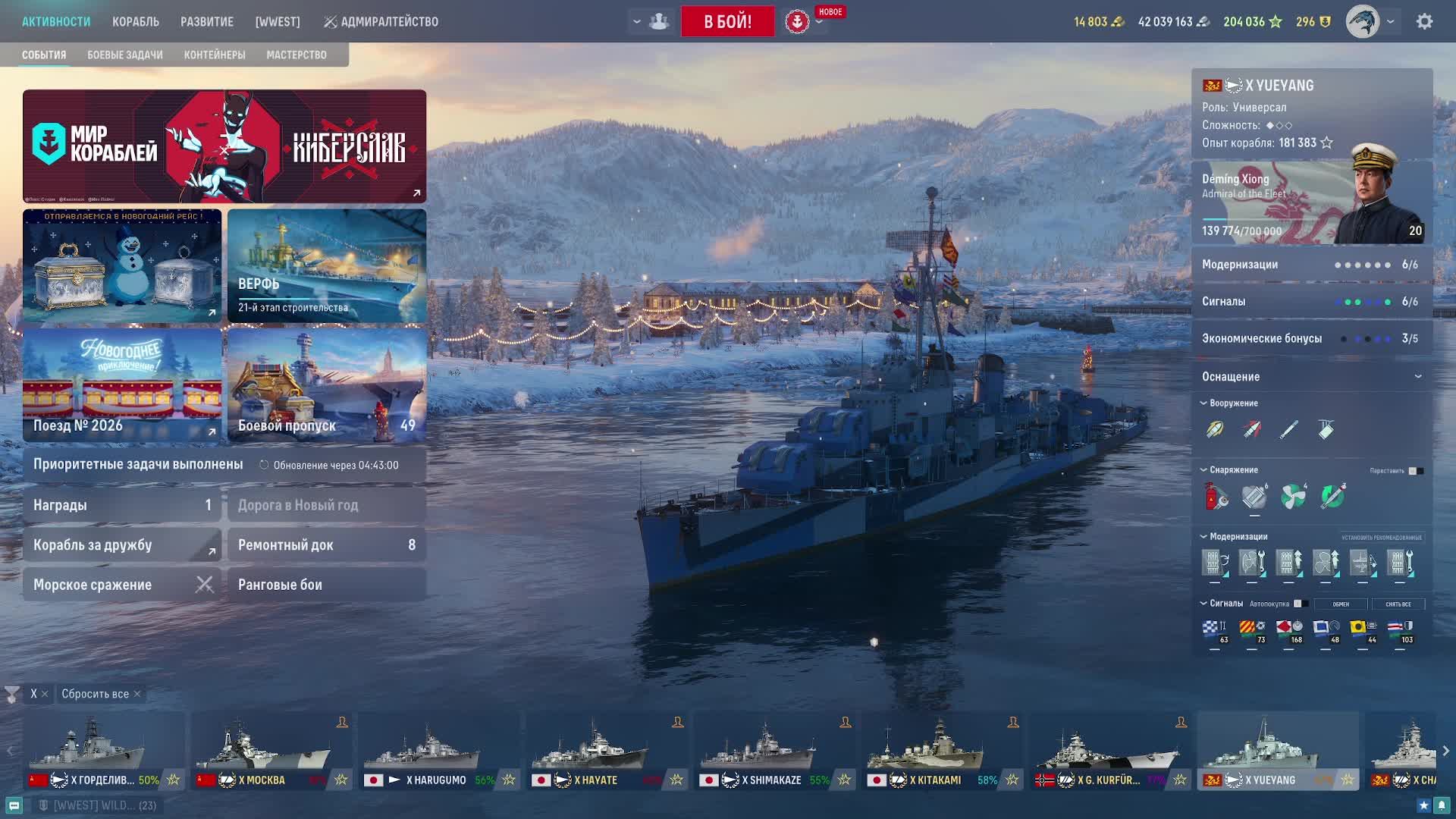
Task: Open the Корабль menu
Action: pyautogui.click(x=136, y=22)
